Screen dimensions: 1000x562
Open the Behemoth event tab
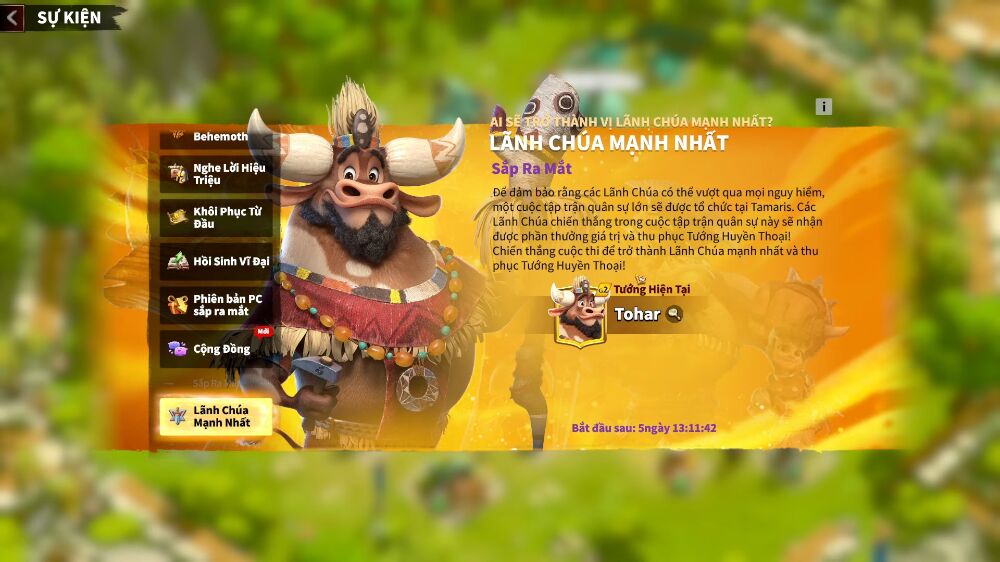(215, 137)
